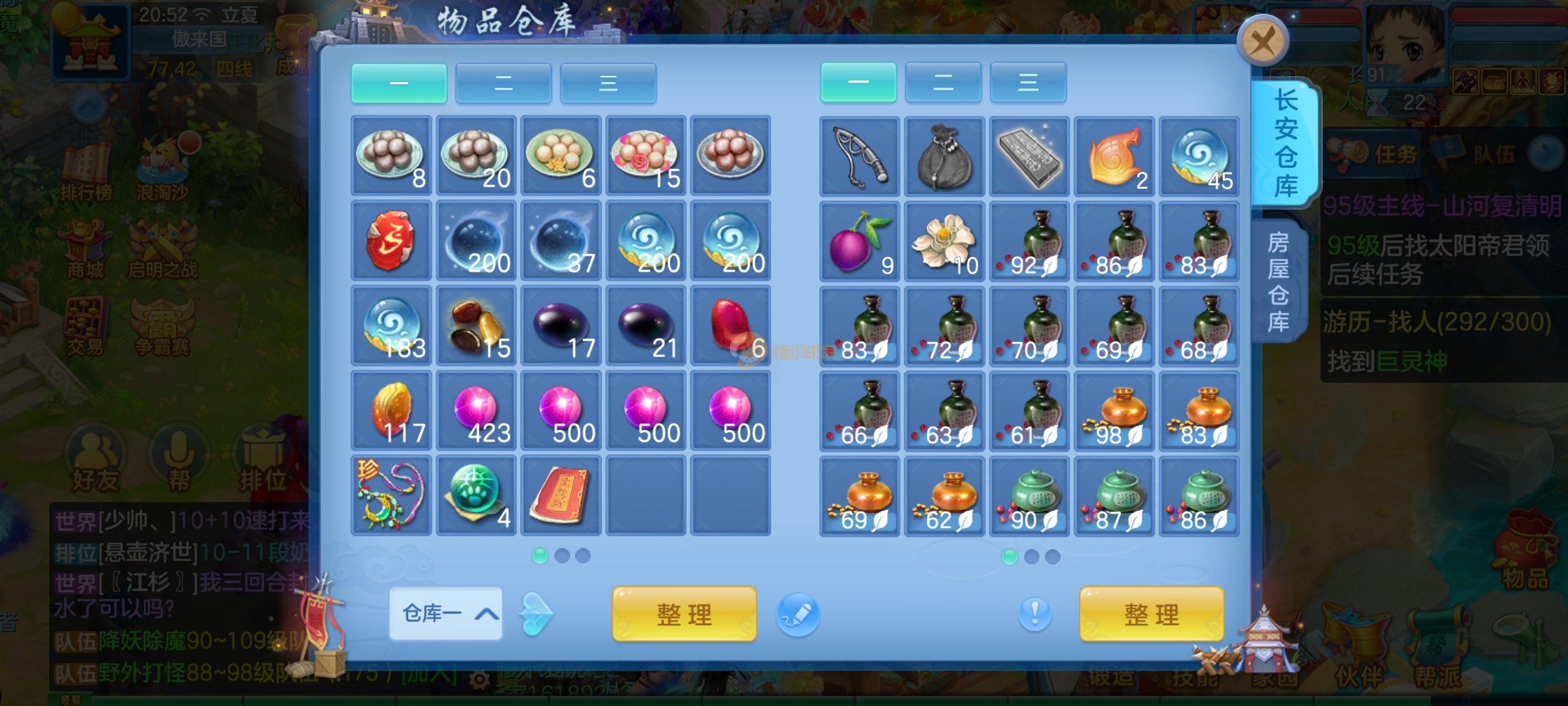This screenshot has height=706, width=1568.
Task: Select the amber gem stack of 117
Action: pyautogui.click(x=391, y=411)
